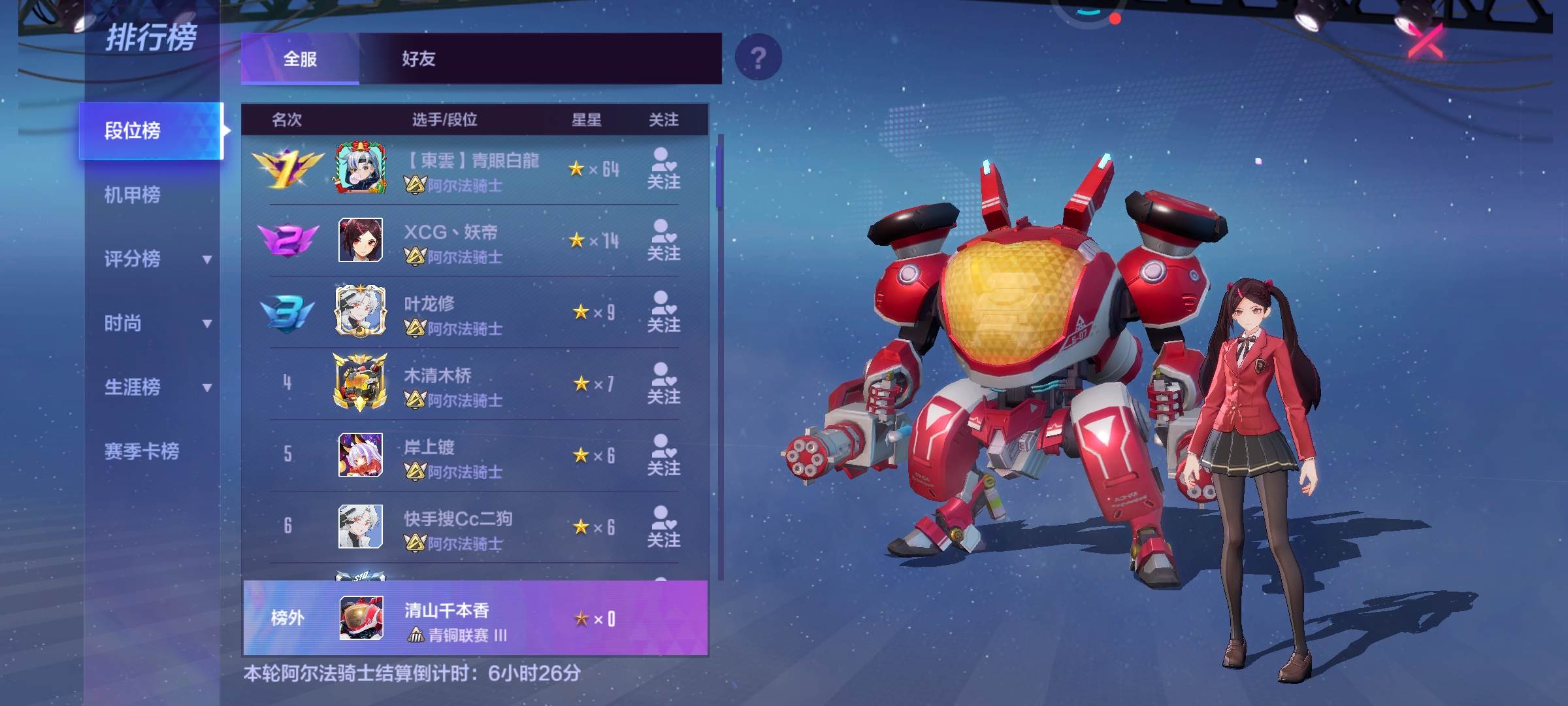The width and height of the screenshot is (1568, 706).
Task: Follow player 木清木桥
Action: [663, 384]
